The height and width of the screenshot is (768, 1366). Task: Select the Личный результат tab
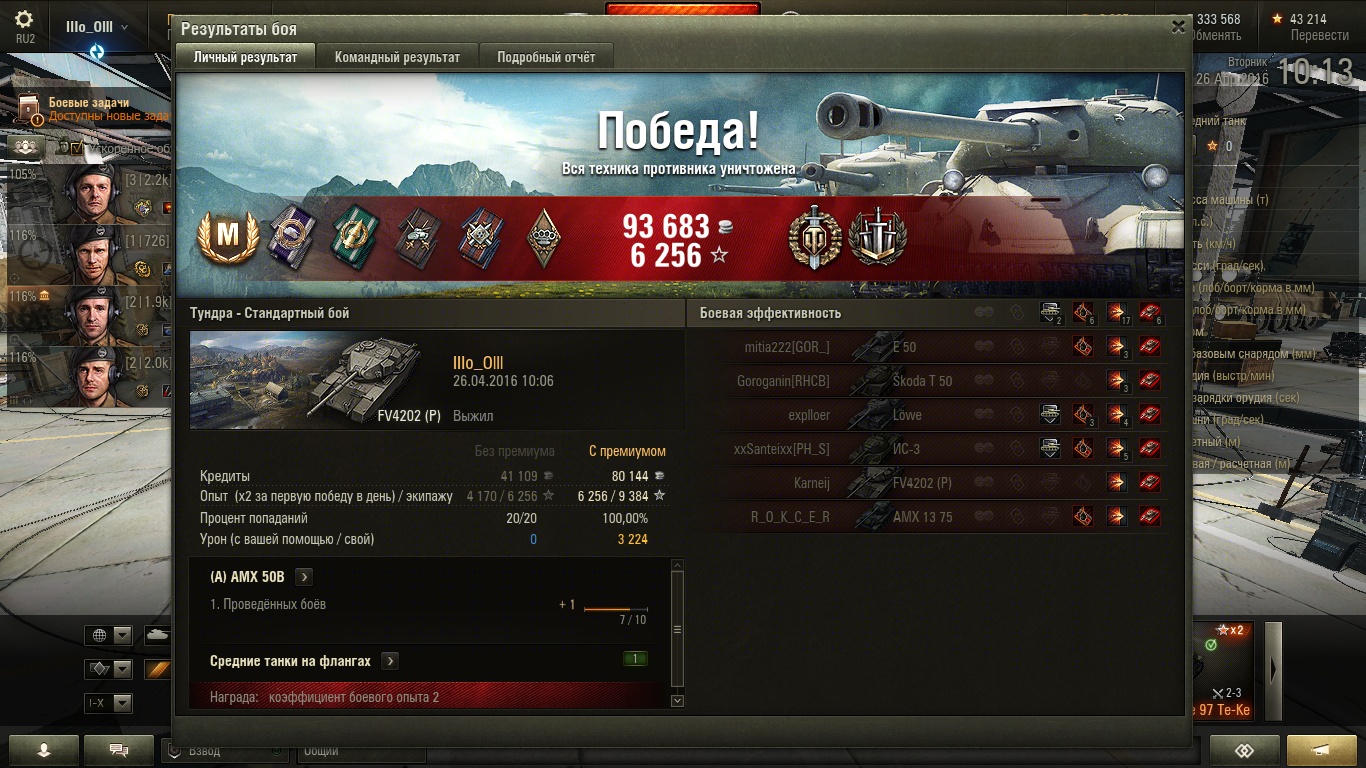[245, 57]
